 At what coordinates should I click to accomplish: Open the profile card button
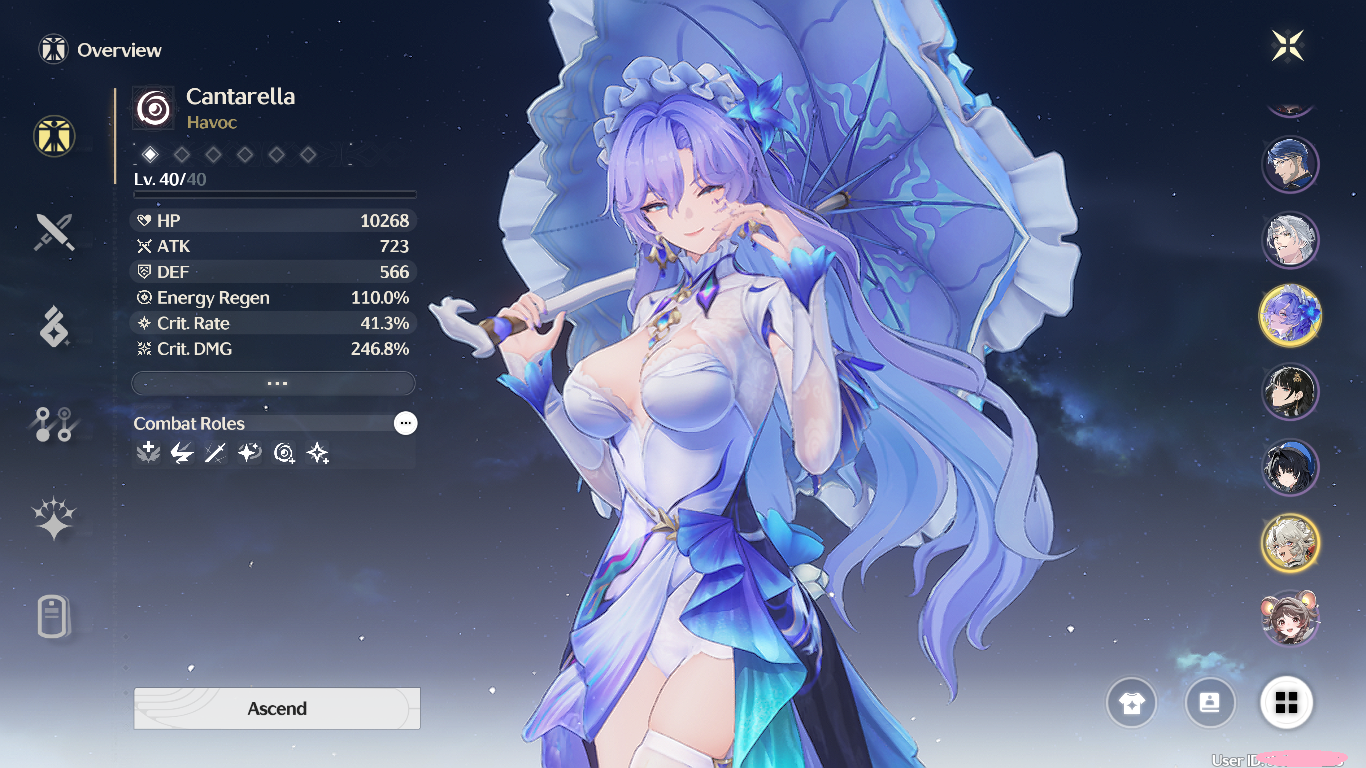coord(1209,703)
